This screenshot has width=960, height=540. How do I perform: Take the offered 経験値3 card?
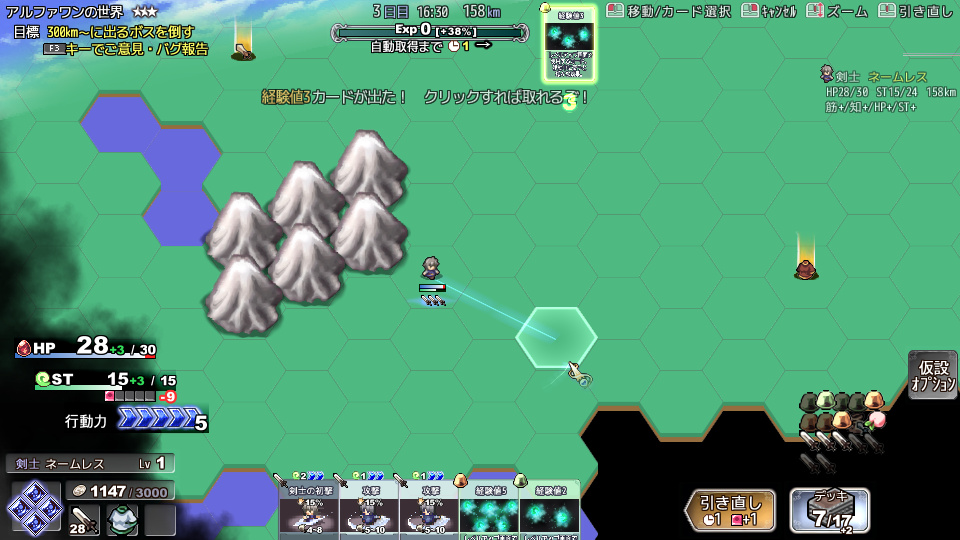point(569,45)
